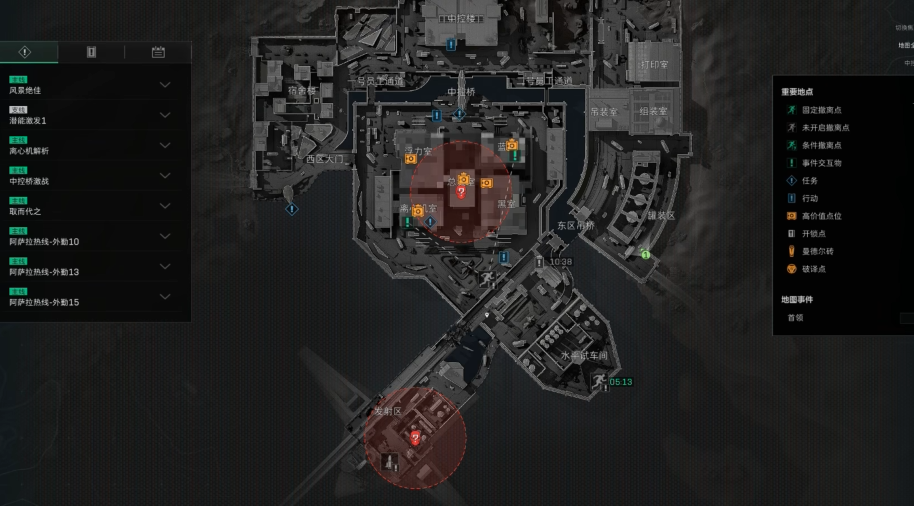Click the red question mark in 发射区

coord(416,438)
